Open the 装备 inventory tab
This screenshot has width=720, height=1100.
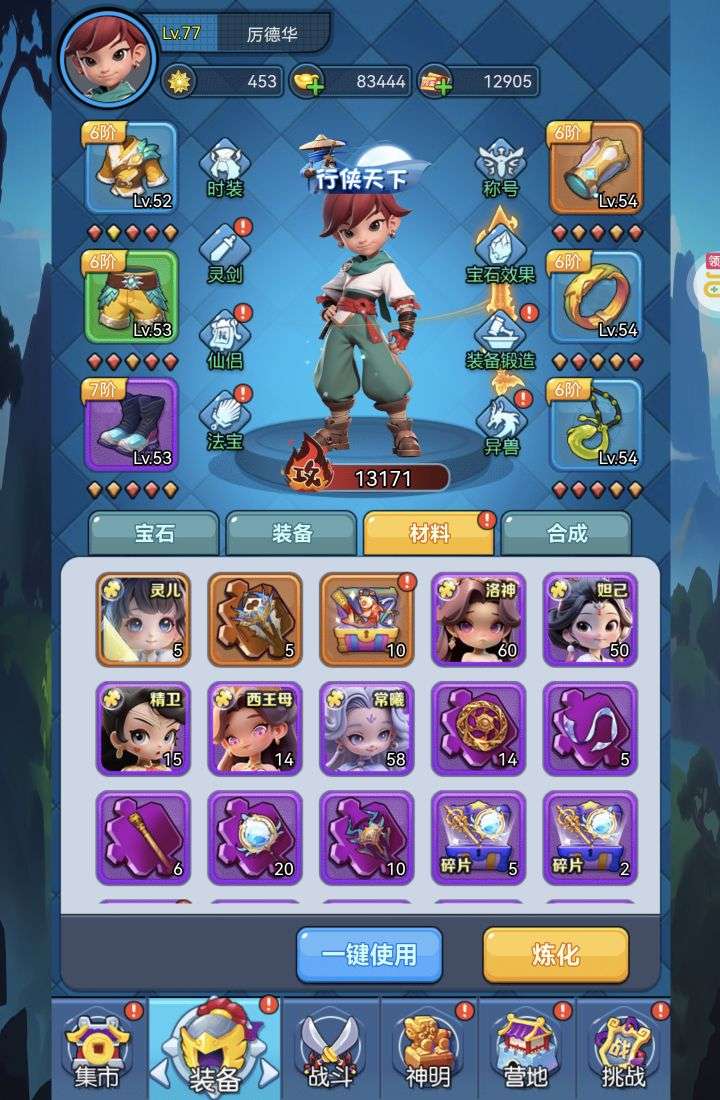point(291,533)
